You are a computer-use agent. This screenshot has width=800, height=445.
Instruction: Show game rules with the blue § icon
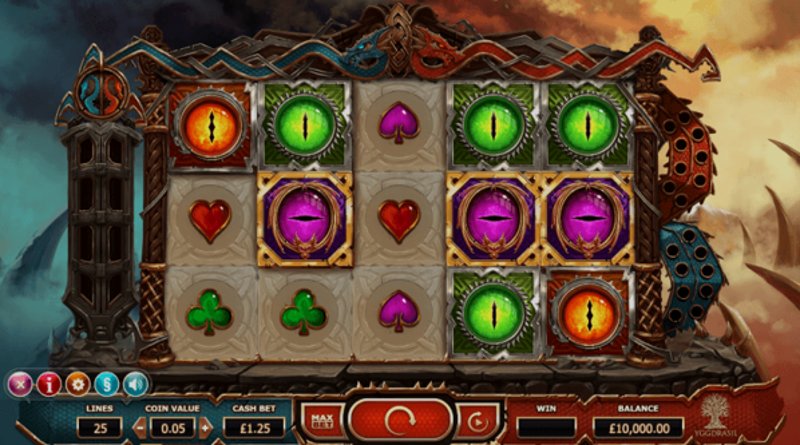tap(106, 384)
